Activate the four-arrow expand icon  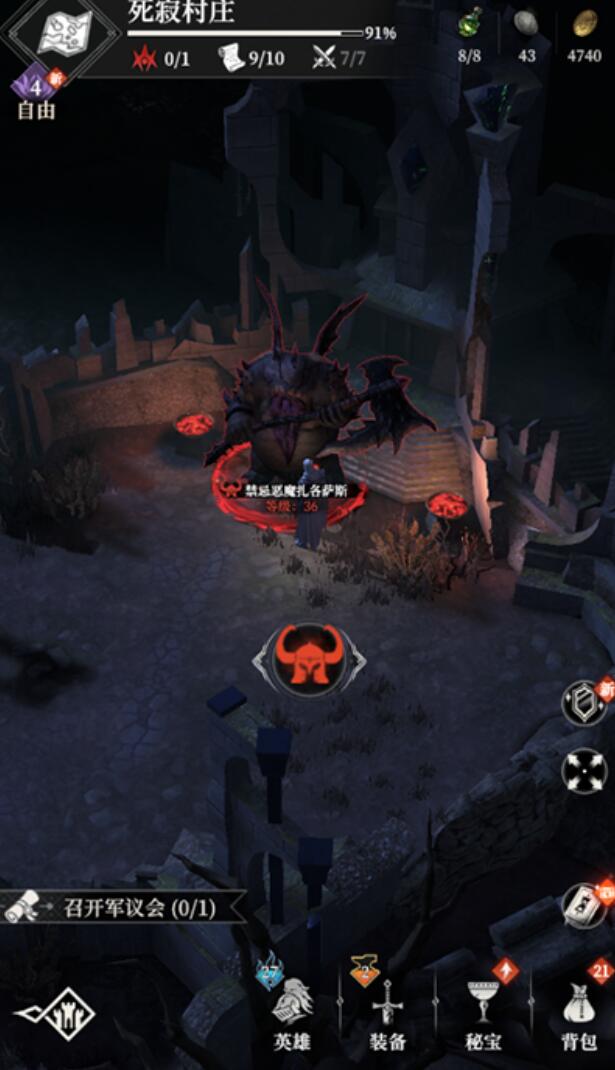click(584, 772)
